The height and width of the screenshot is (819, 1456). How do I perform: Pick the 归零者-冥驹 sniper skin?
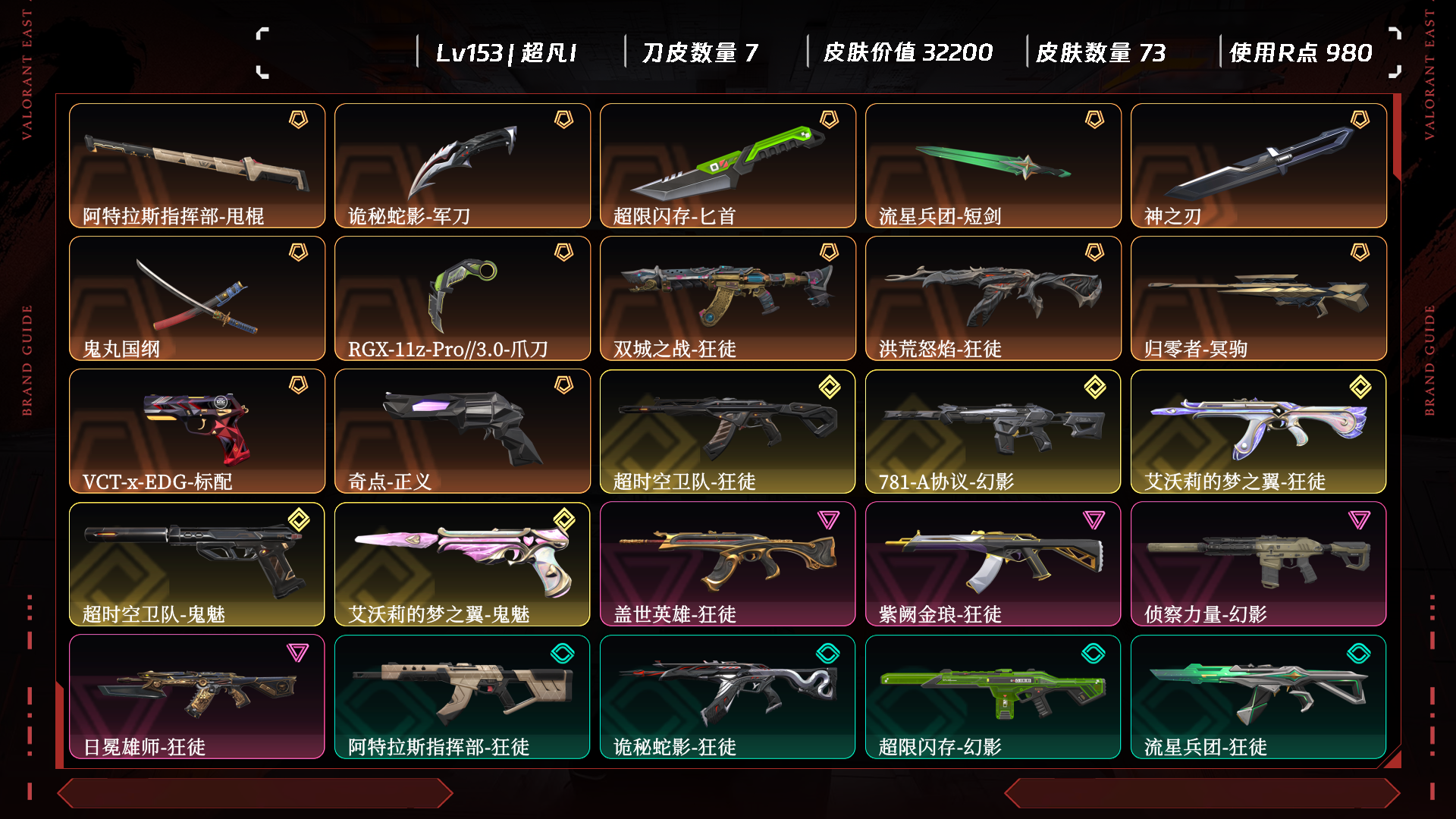click(x=1259, y=298)
